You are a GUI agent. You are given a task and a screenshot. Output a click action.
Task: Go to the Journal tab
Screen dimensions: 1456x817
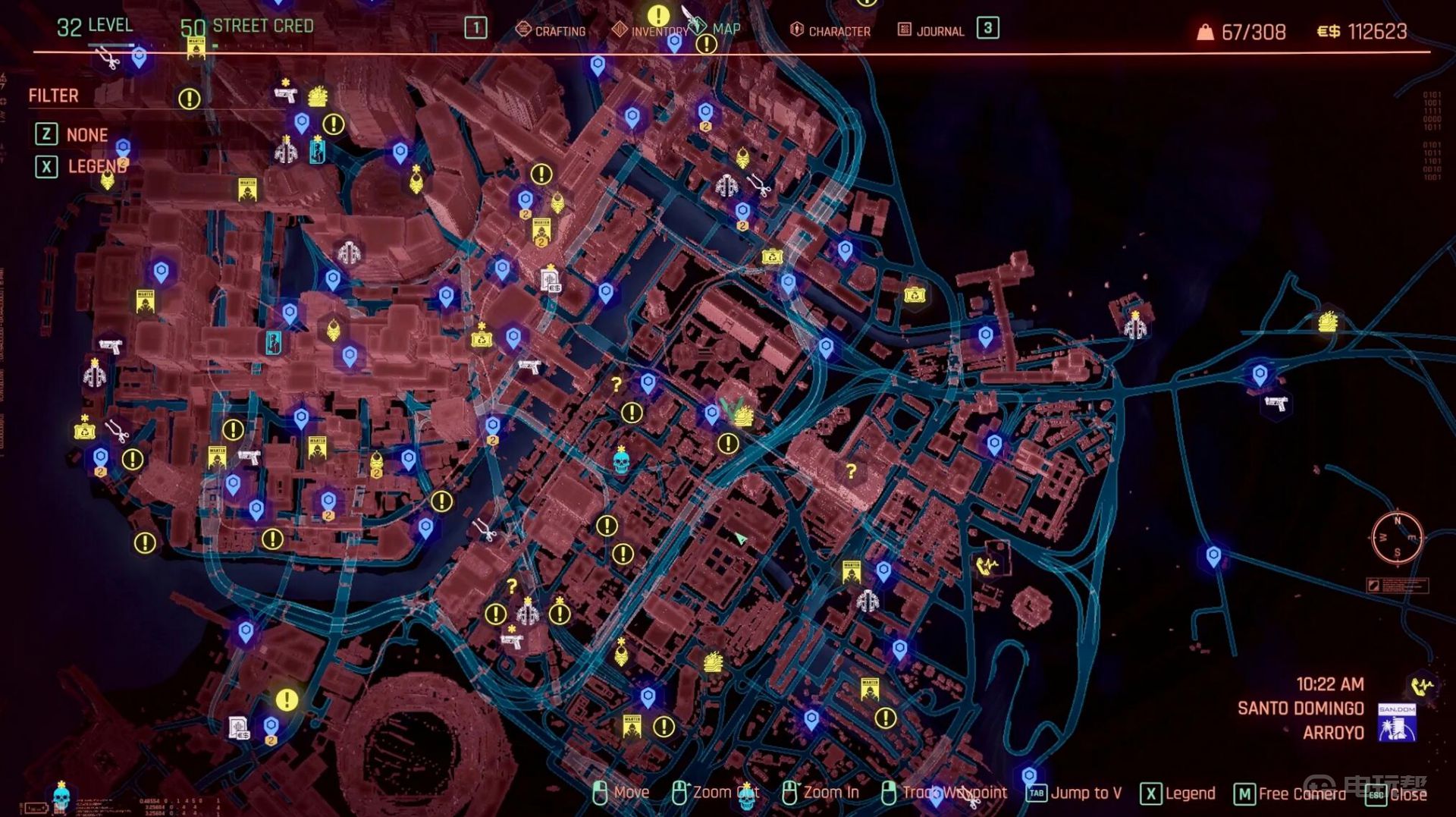(931, 30)
